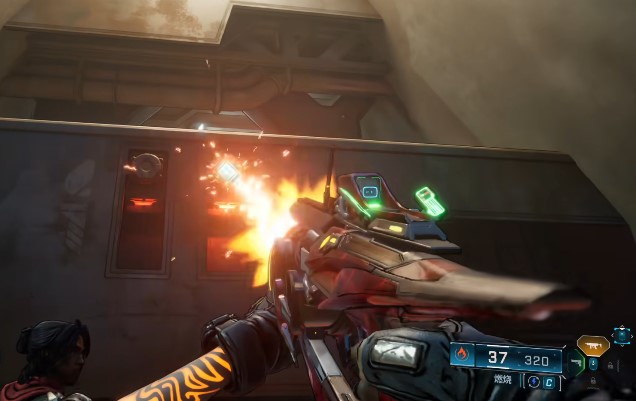Switch to the green pistol weapon slot
636x401 pixels.
574,364
